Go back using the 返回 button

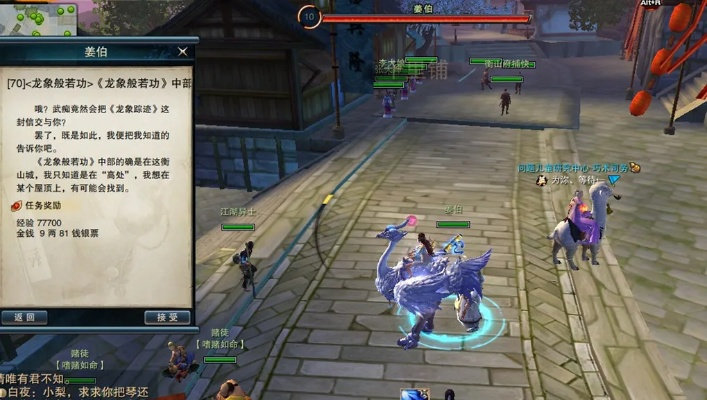25,317
